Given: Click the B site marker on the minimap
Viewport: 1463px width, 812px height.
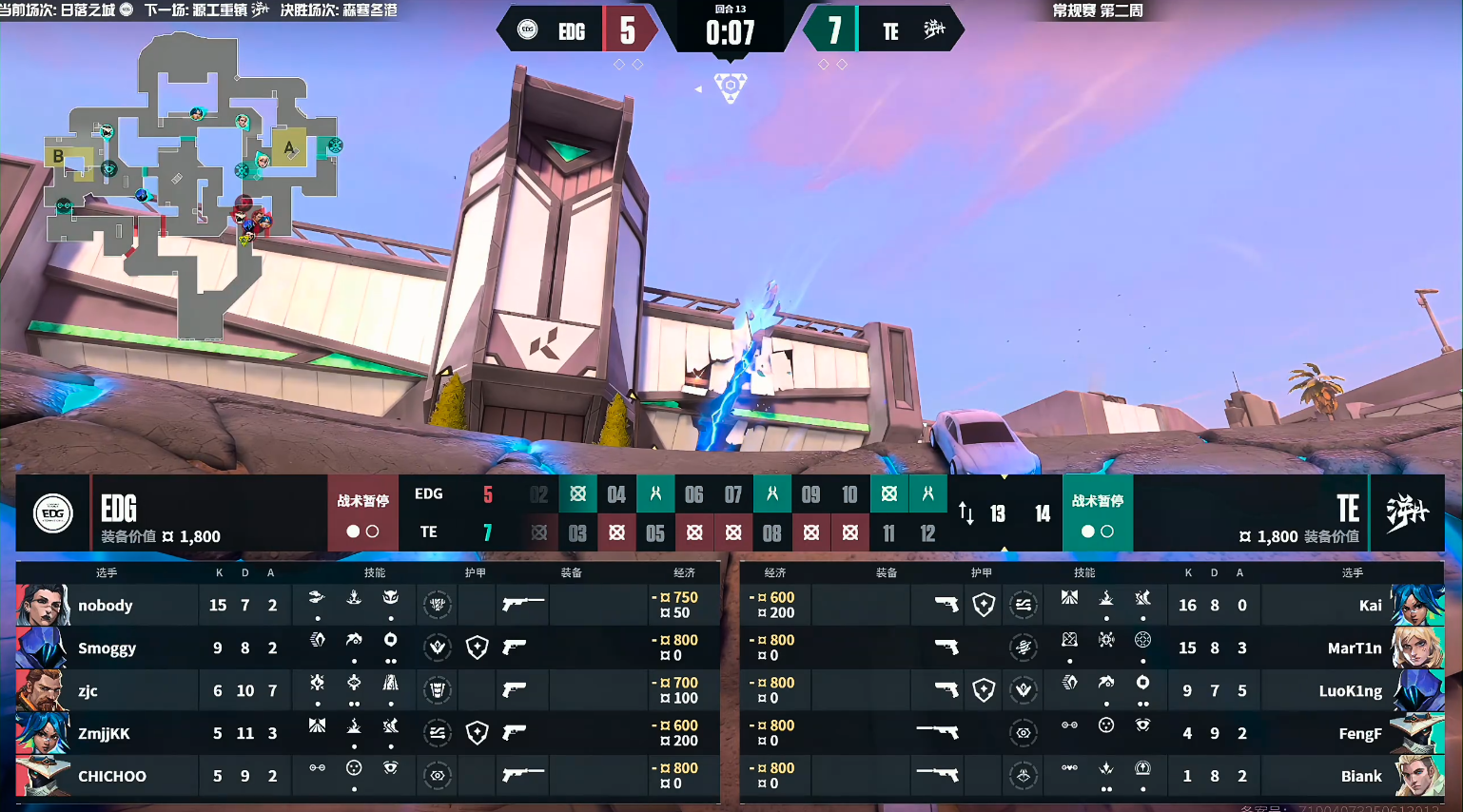Looking at the screenshot, I should click(x=59, y=156).
